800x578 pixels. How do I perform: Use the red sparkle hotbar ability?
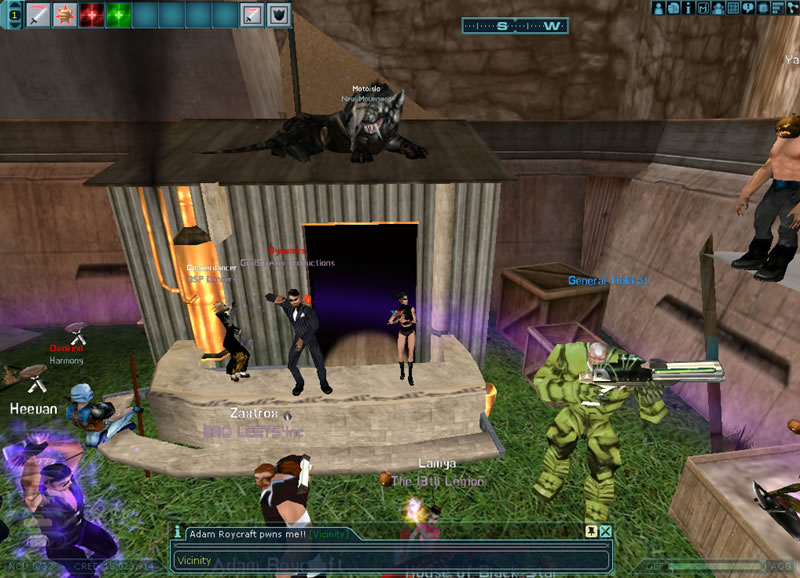92,15
